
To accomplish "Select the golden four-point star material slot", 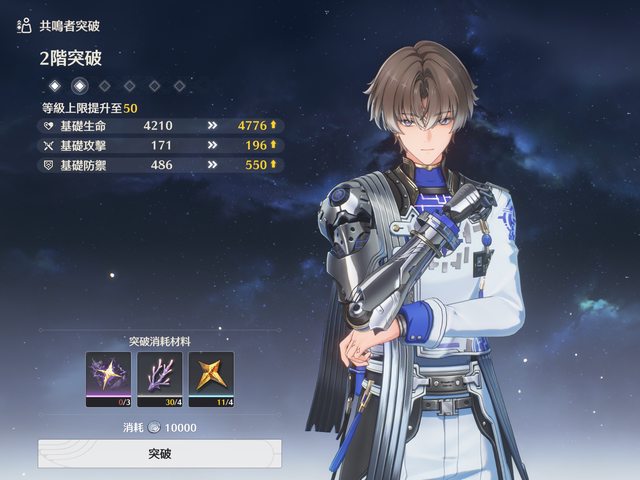I will pyautogui.click(x=210, y=378).
